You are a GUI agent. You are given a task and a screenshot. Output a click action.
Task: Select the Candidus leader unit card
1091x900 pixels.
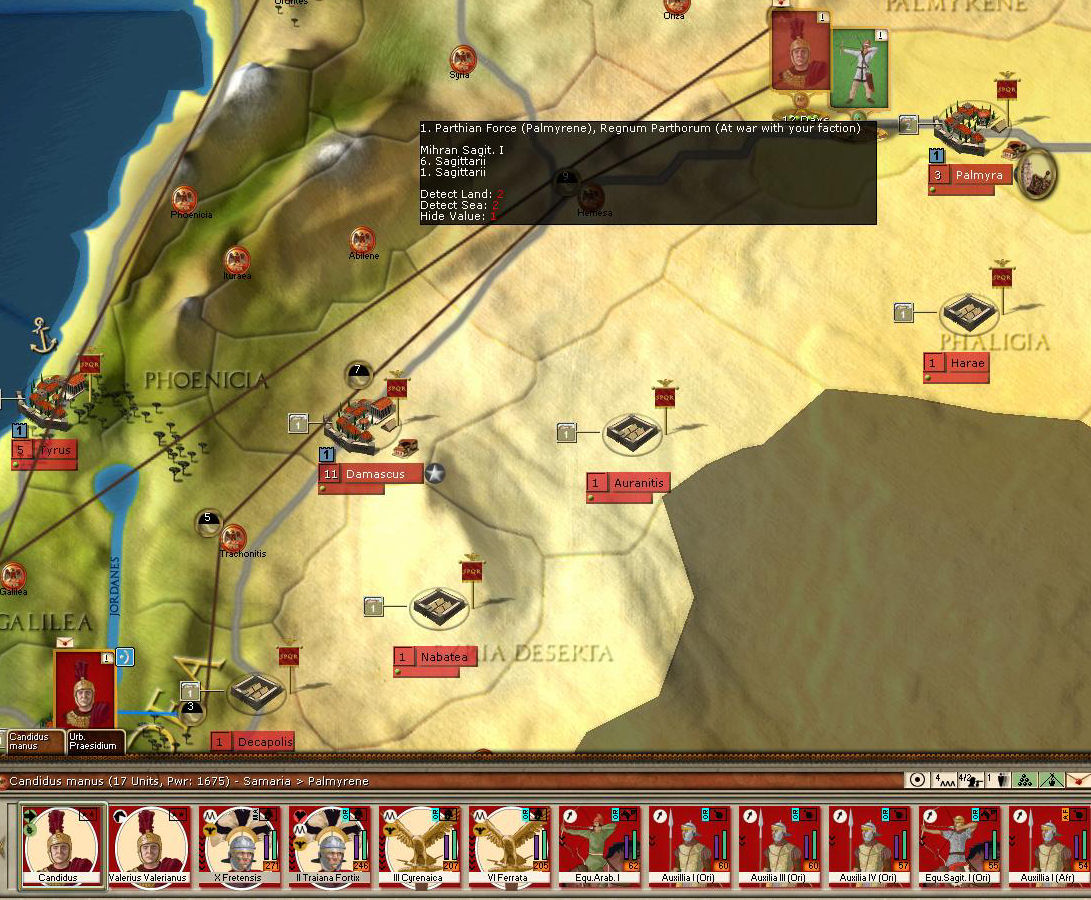[64, 845]
